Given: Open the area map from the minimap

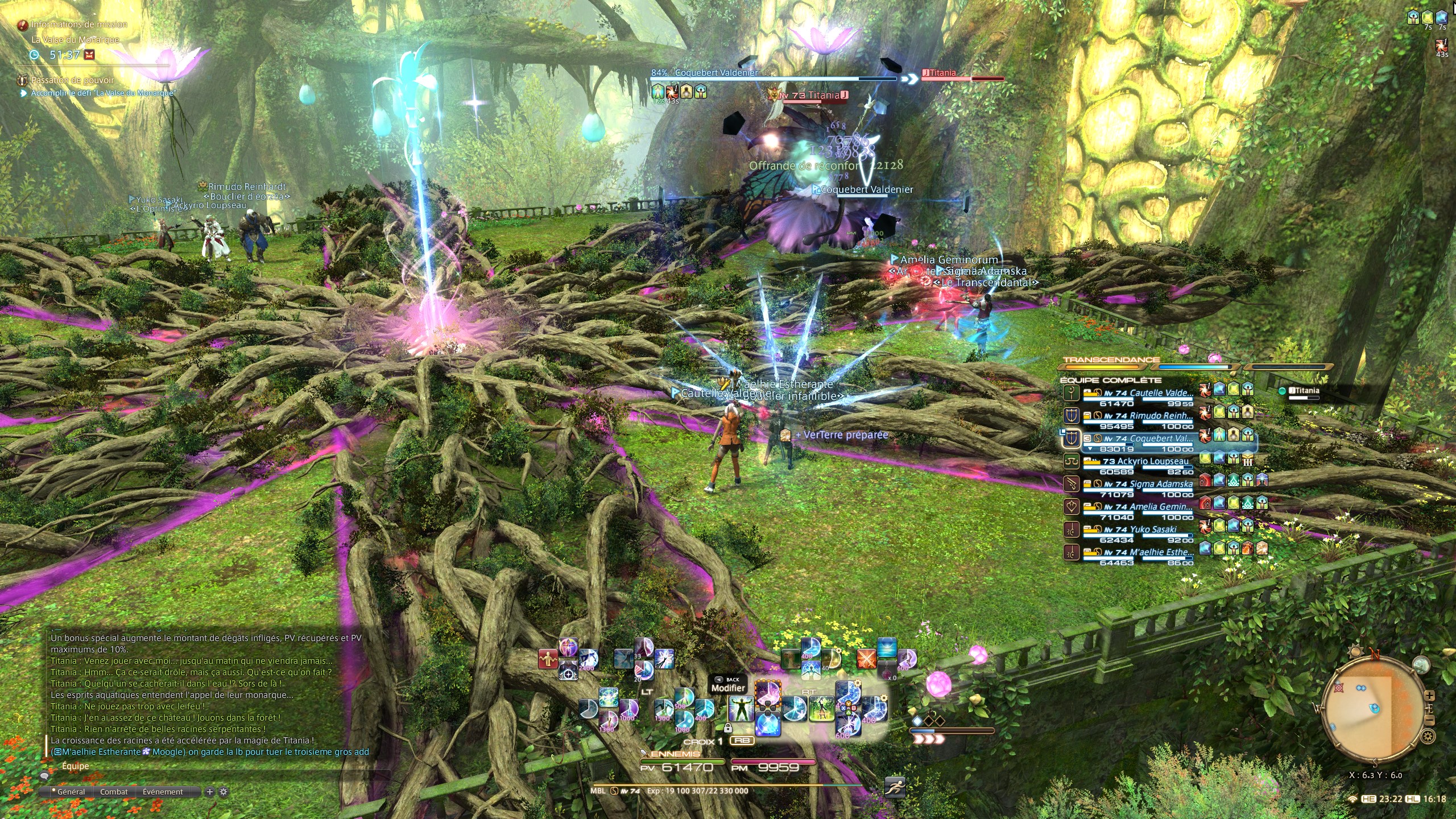Looking at the screenshot, I should tap(1421, 665).
